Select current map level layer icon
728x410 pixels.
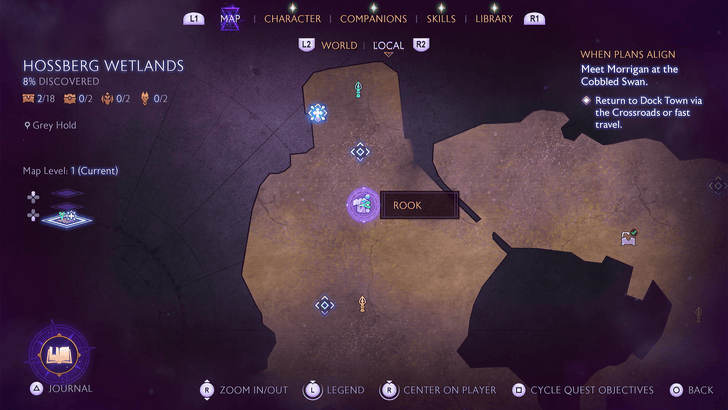point(68,216)
